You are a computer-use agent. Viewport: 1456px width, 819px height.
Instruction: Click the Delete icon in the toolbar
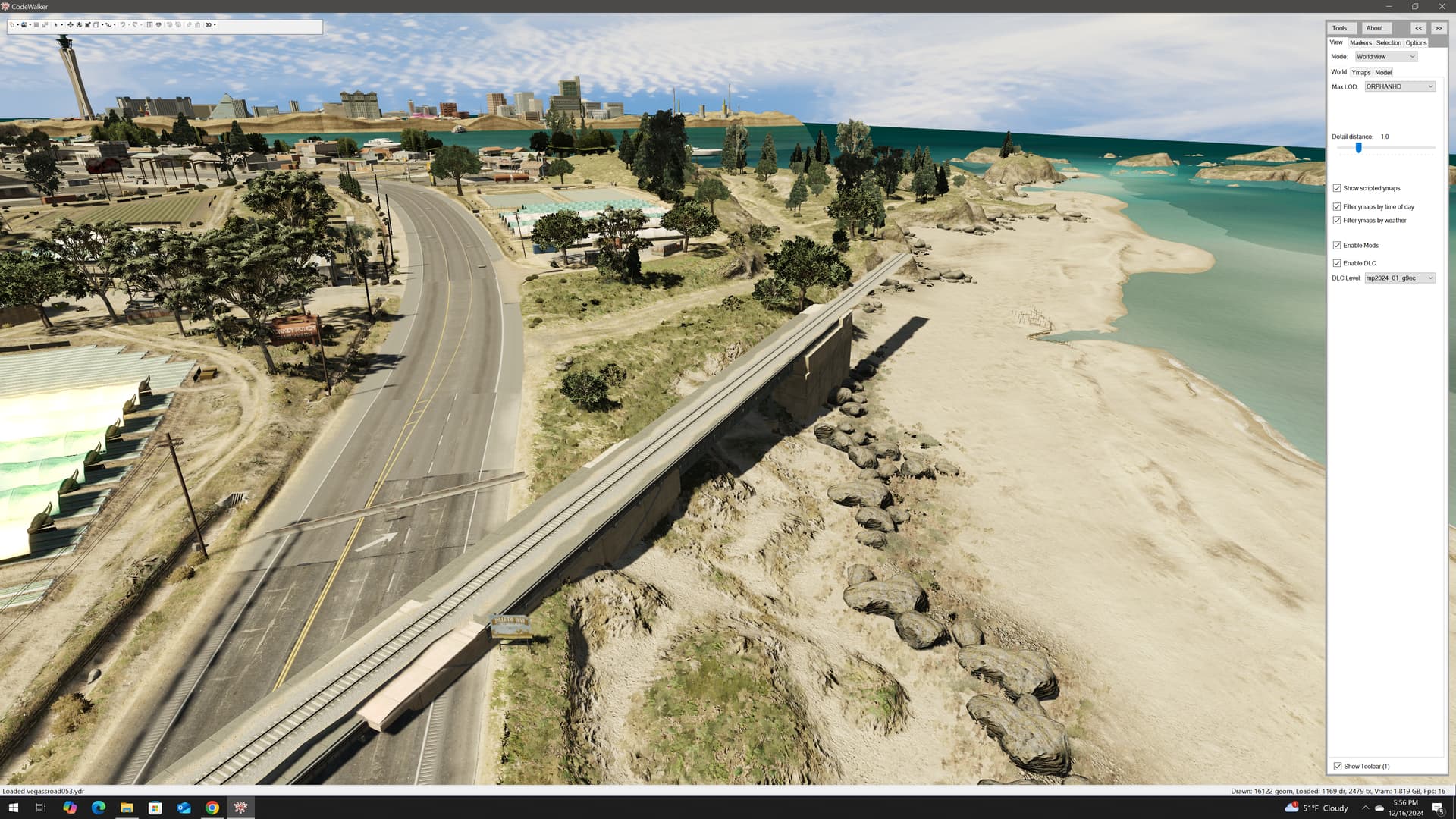197,25
